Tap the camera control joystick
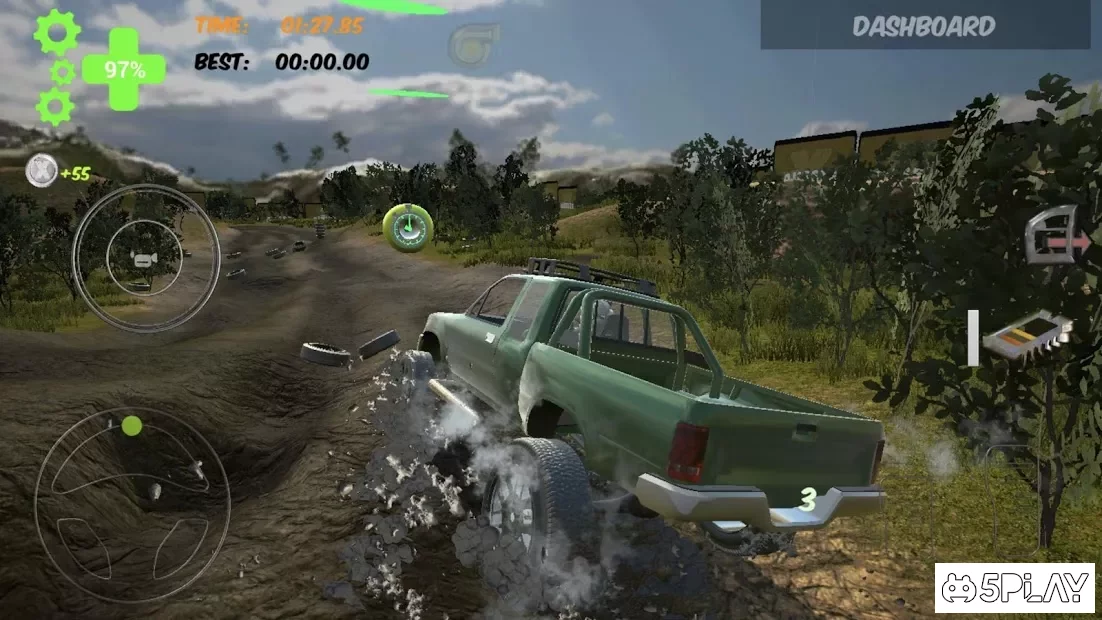Screen dimensions: 1102x620 tap(146, 258)
